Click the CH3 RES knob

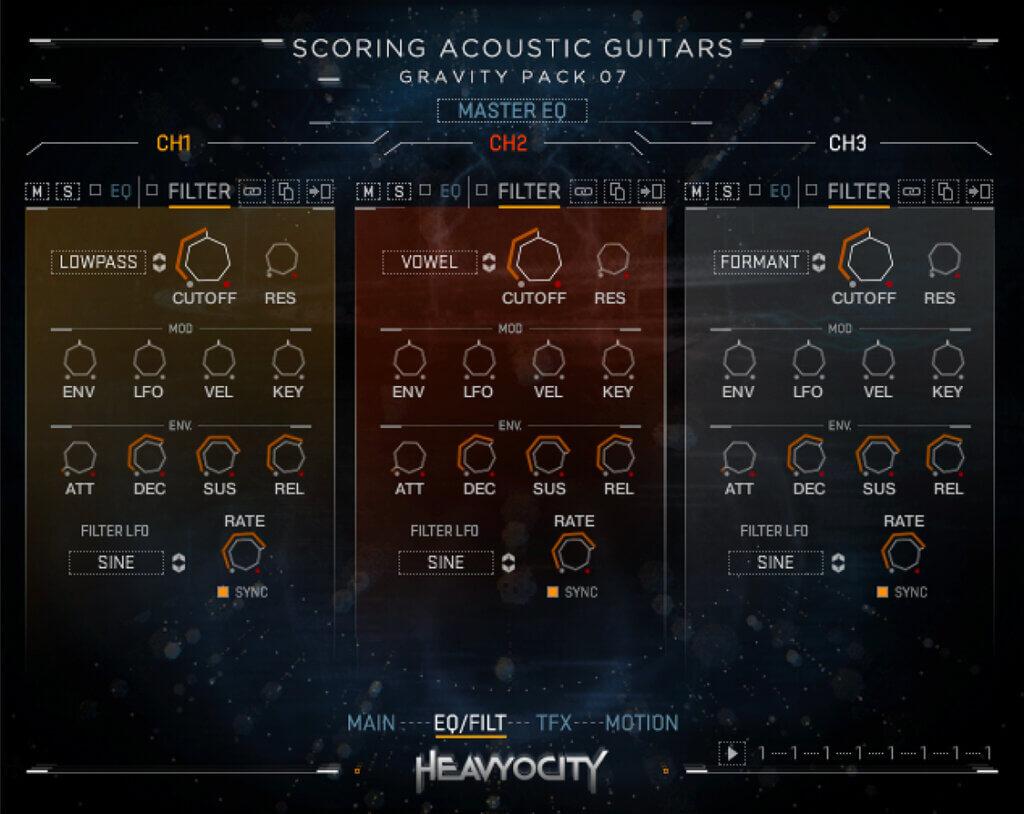click(942, 259)
